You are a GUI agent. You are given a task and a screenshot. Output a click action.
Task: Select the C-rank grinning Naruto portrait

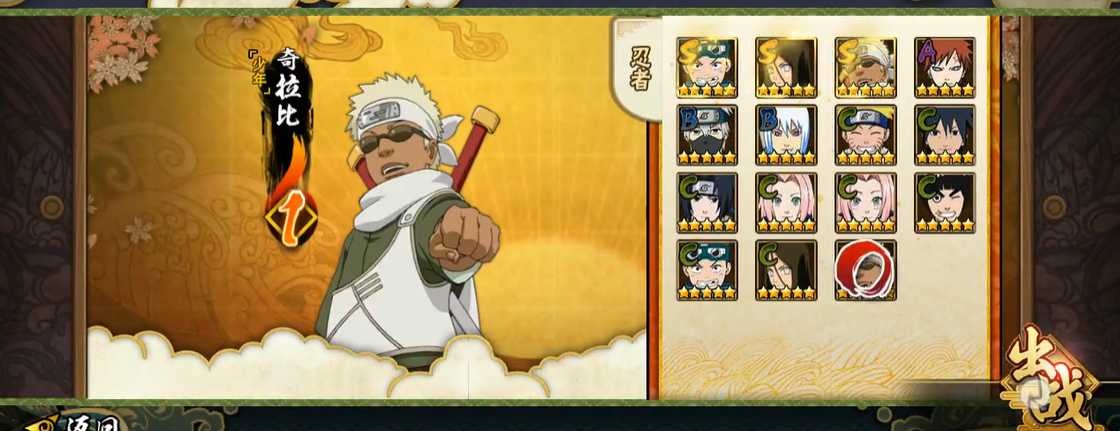[866, 135]
